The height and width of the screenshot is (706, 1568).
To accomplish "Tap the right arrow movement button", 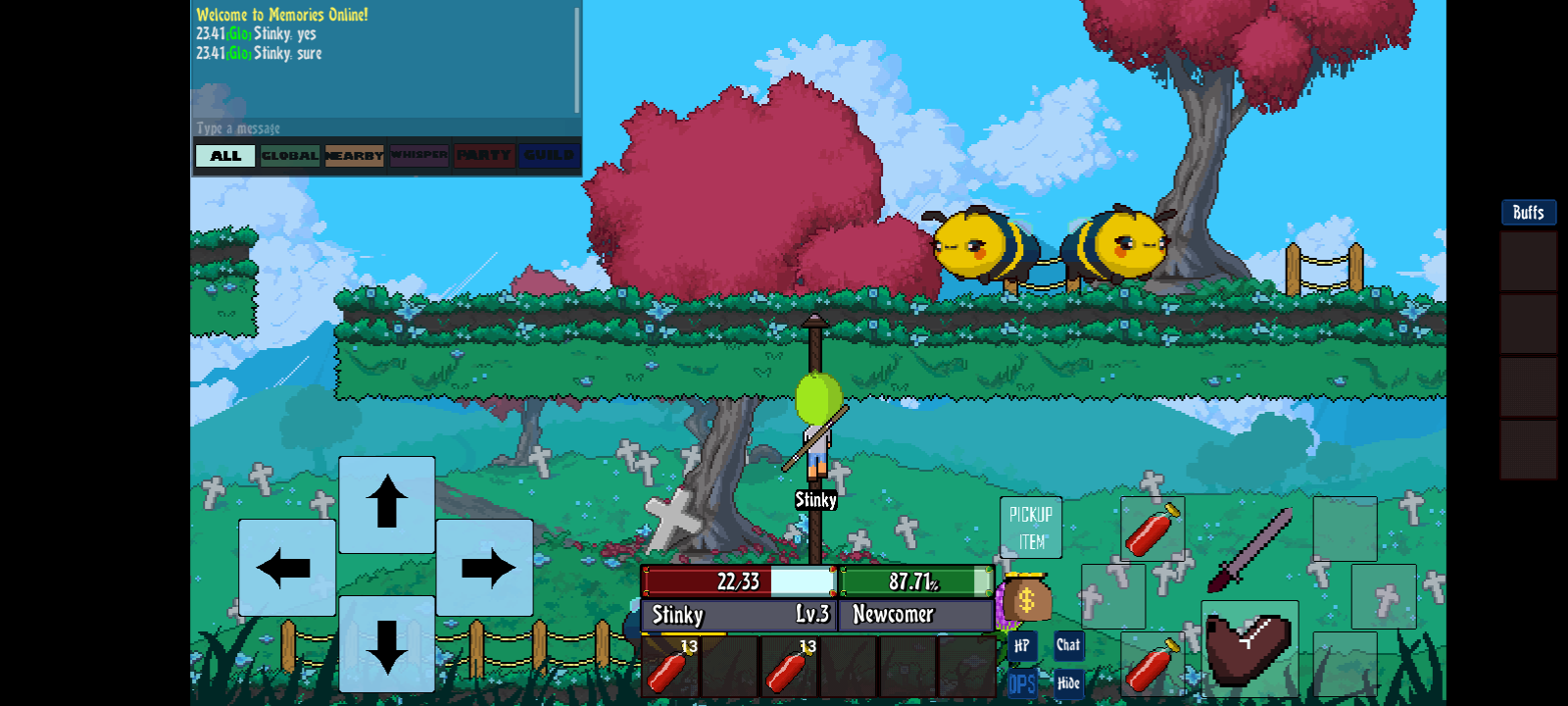I will (486, 568).
